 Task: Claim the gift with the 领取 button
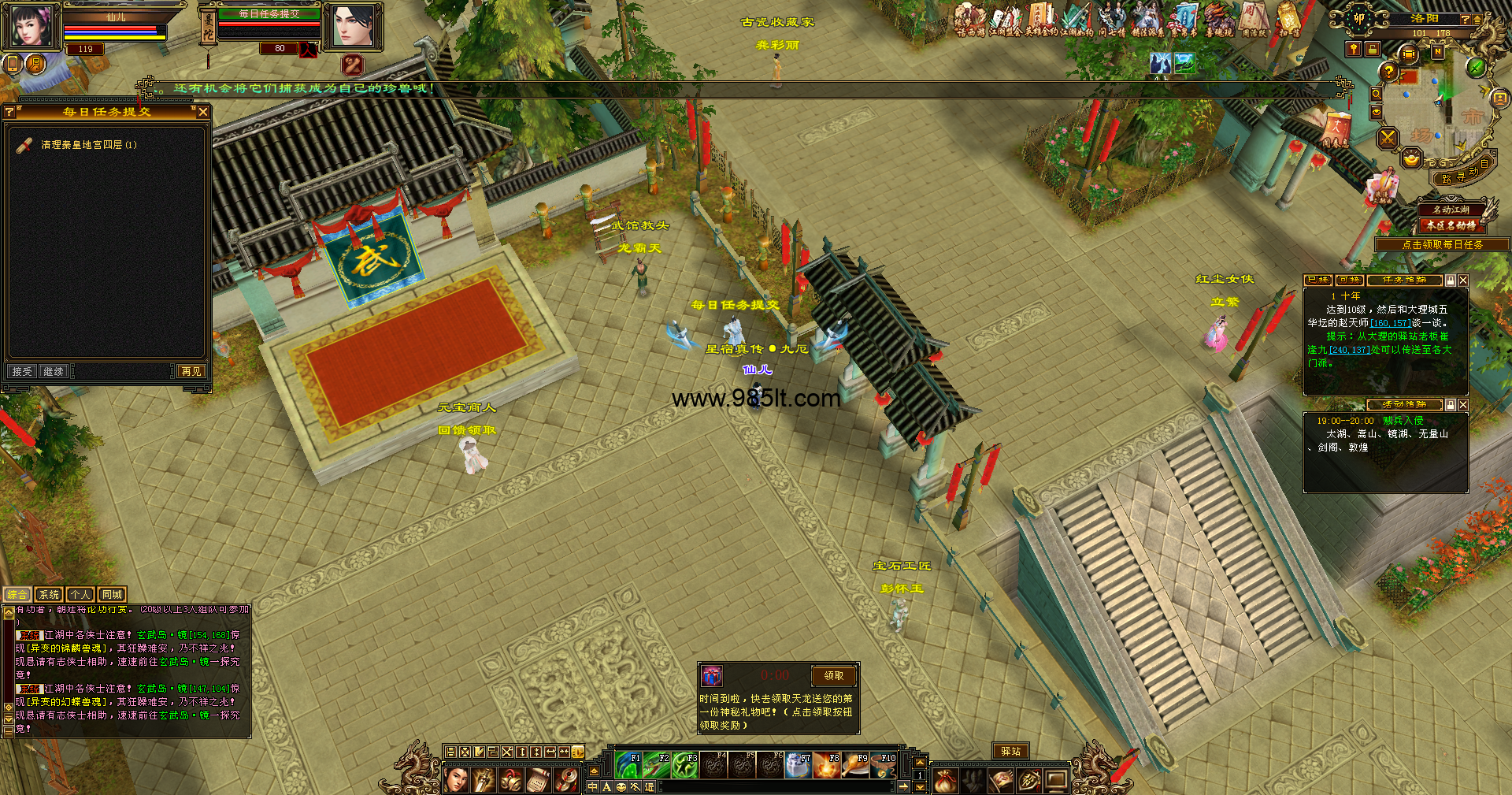[x=833, y=675]
